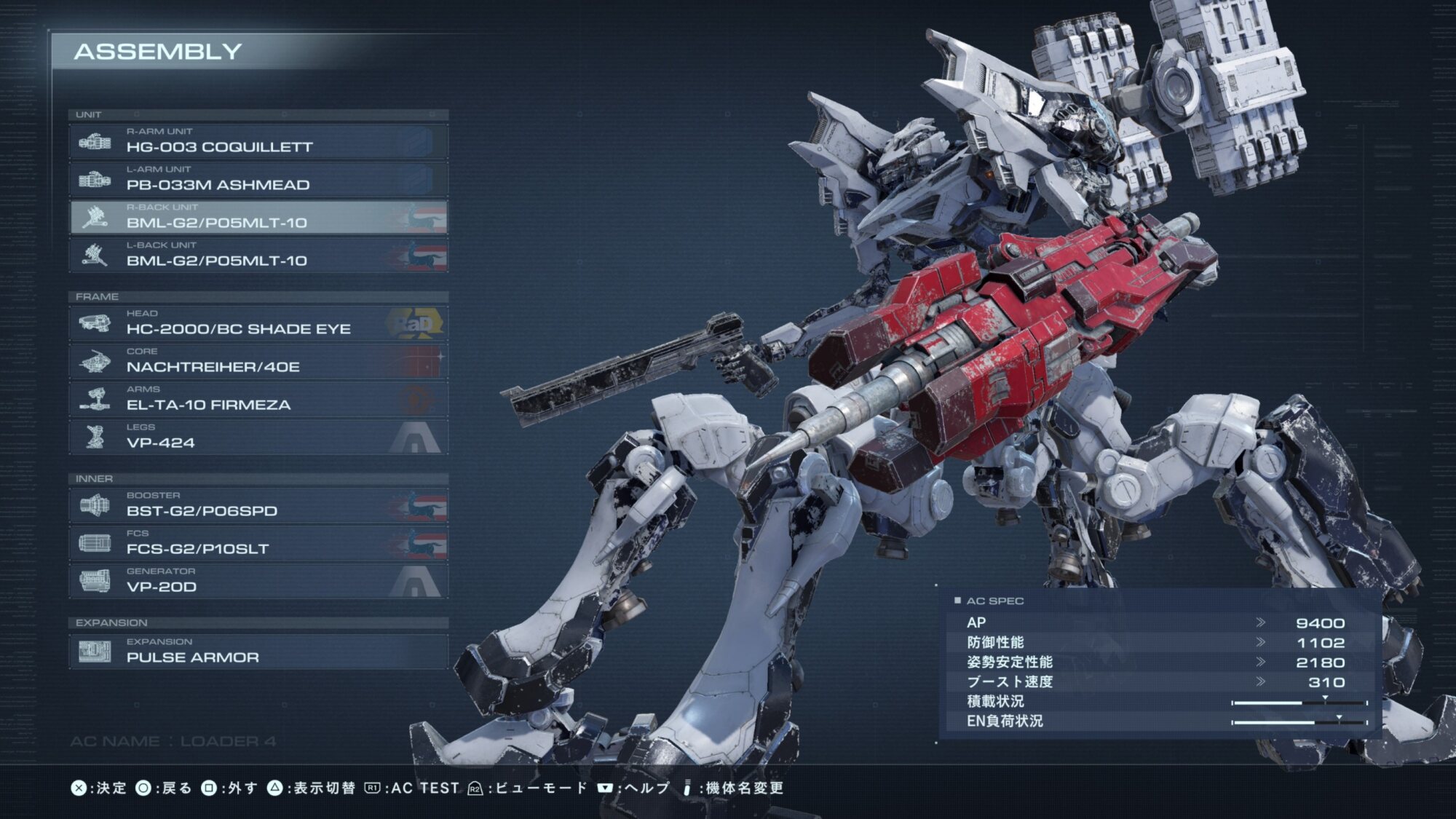Open the highlighted R-BACK UNIT BML-G2/P05MLT-10 slot

click(x=258, y=217)
